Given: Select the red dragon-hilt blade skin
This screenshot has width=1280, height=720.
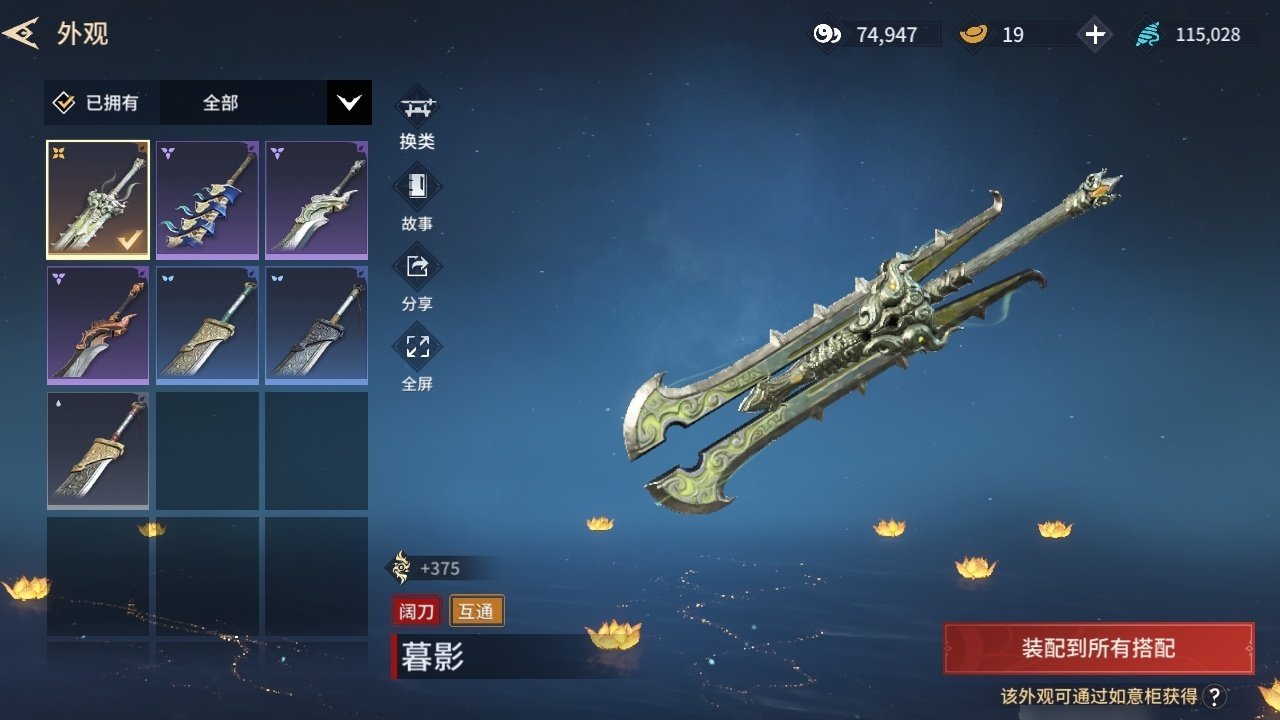Looking at the screenshot, I should point(98,324).
